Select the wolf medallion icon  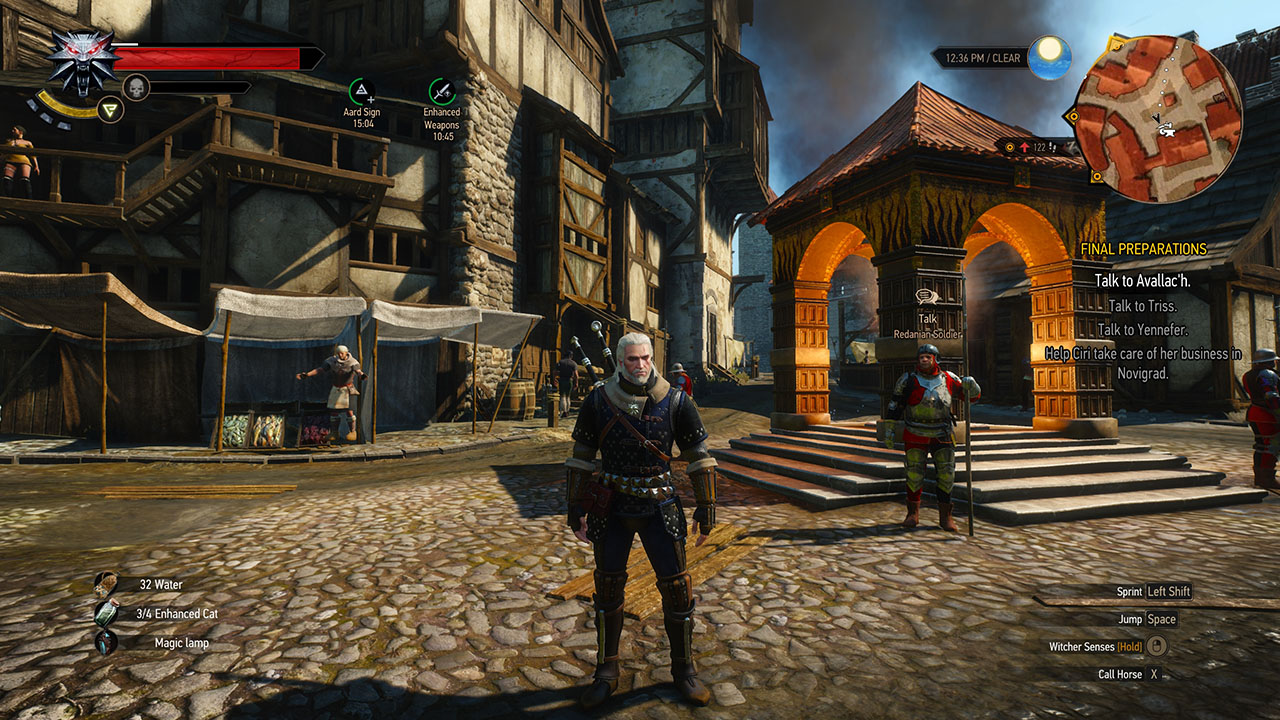pos(82,61)
